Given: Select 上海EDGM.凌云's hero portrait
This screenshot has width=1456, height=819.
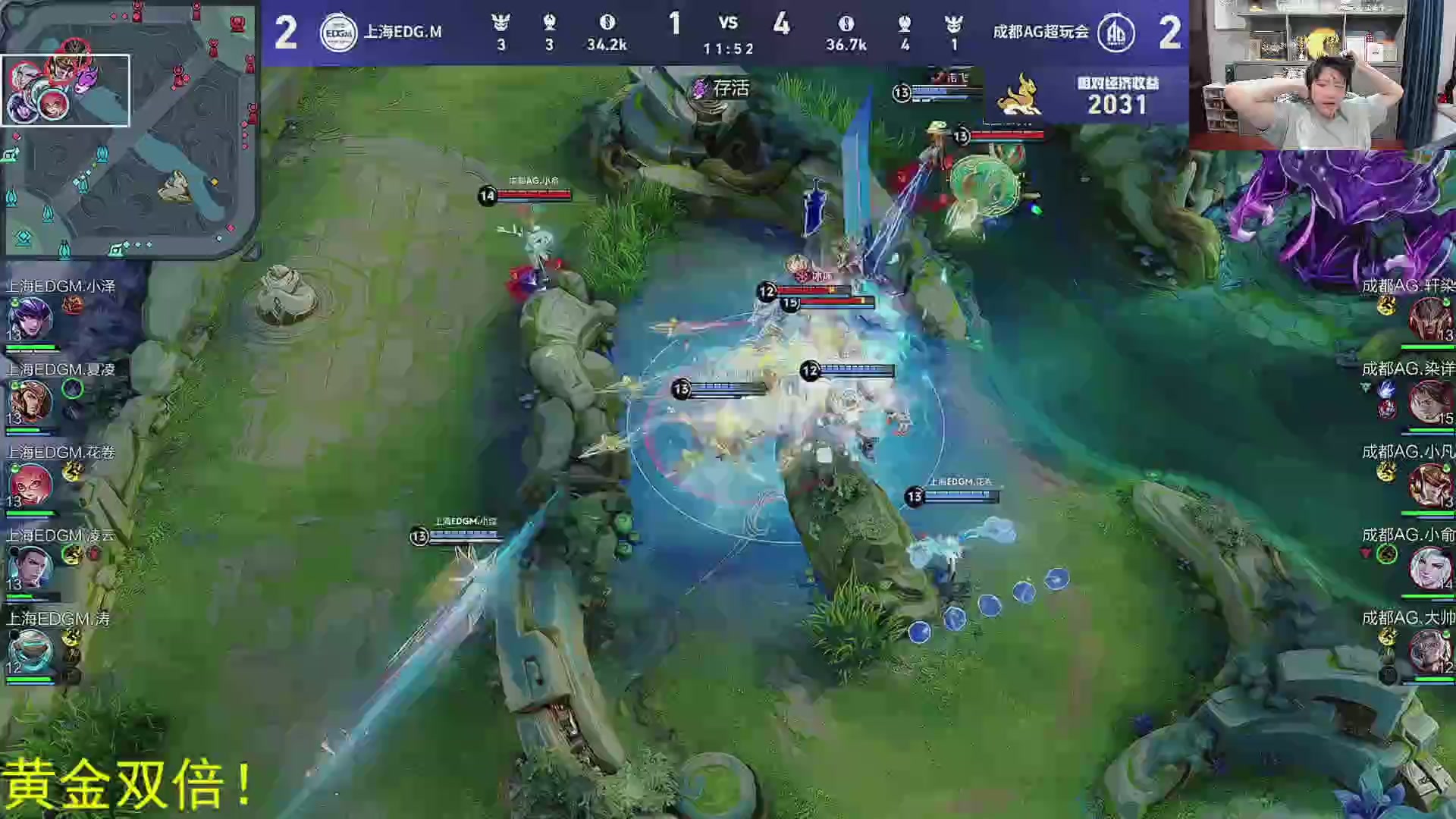Looking at the screenshot, I should tap(30, 566).
